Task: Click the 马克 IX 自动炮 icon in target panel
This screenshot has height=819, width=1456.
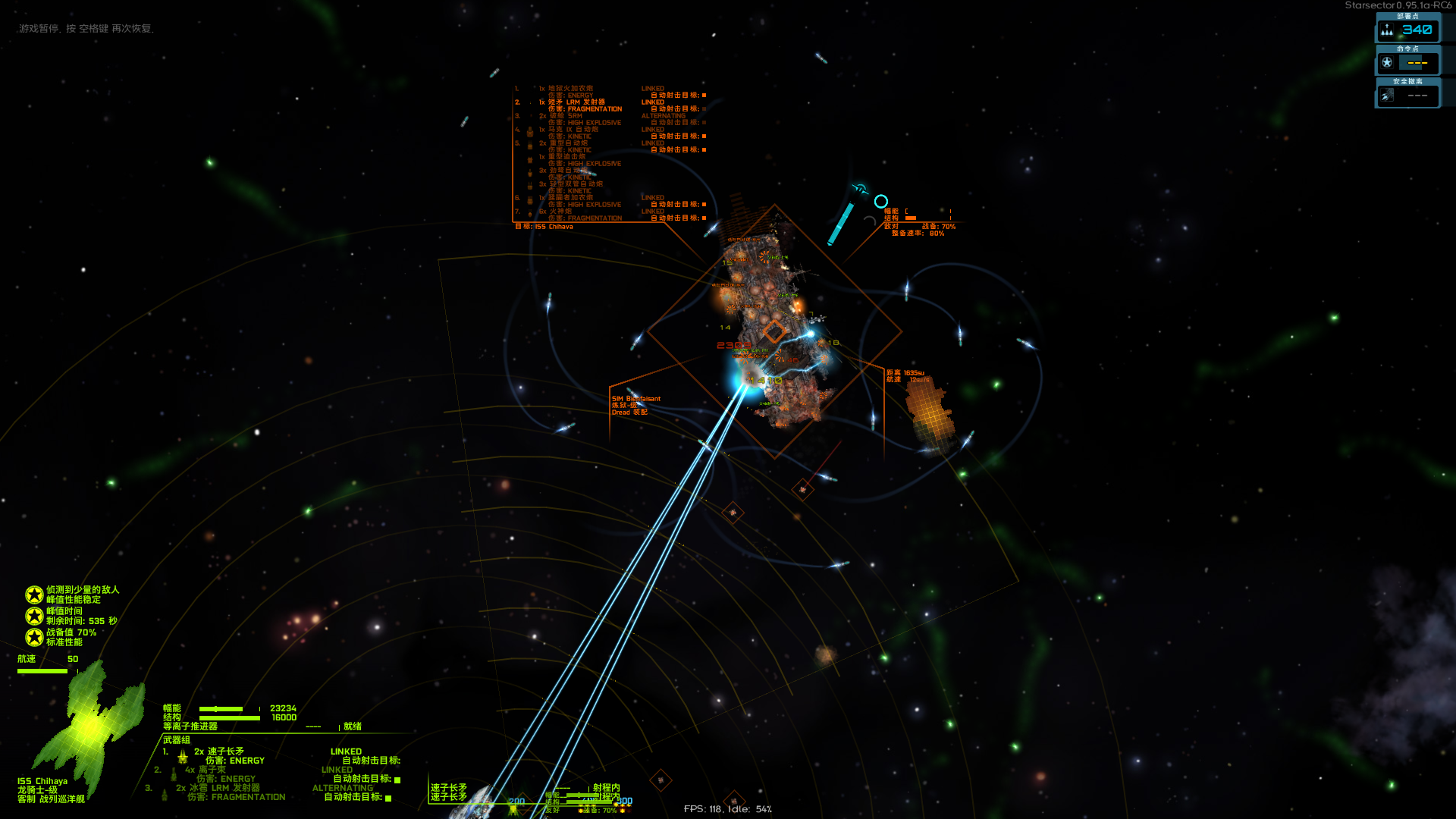Action: pyautogui.click(x=530, y=133)
